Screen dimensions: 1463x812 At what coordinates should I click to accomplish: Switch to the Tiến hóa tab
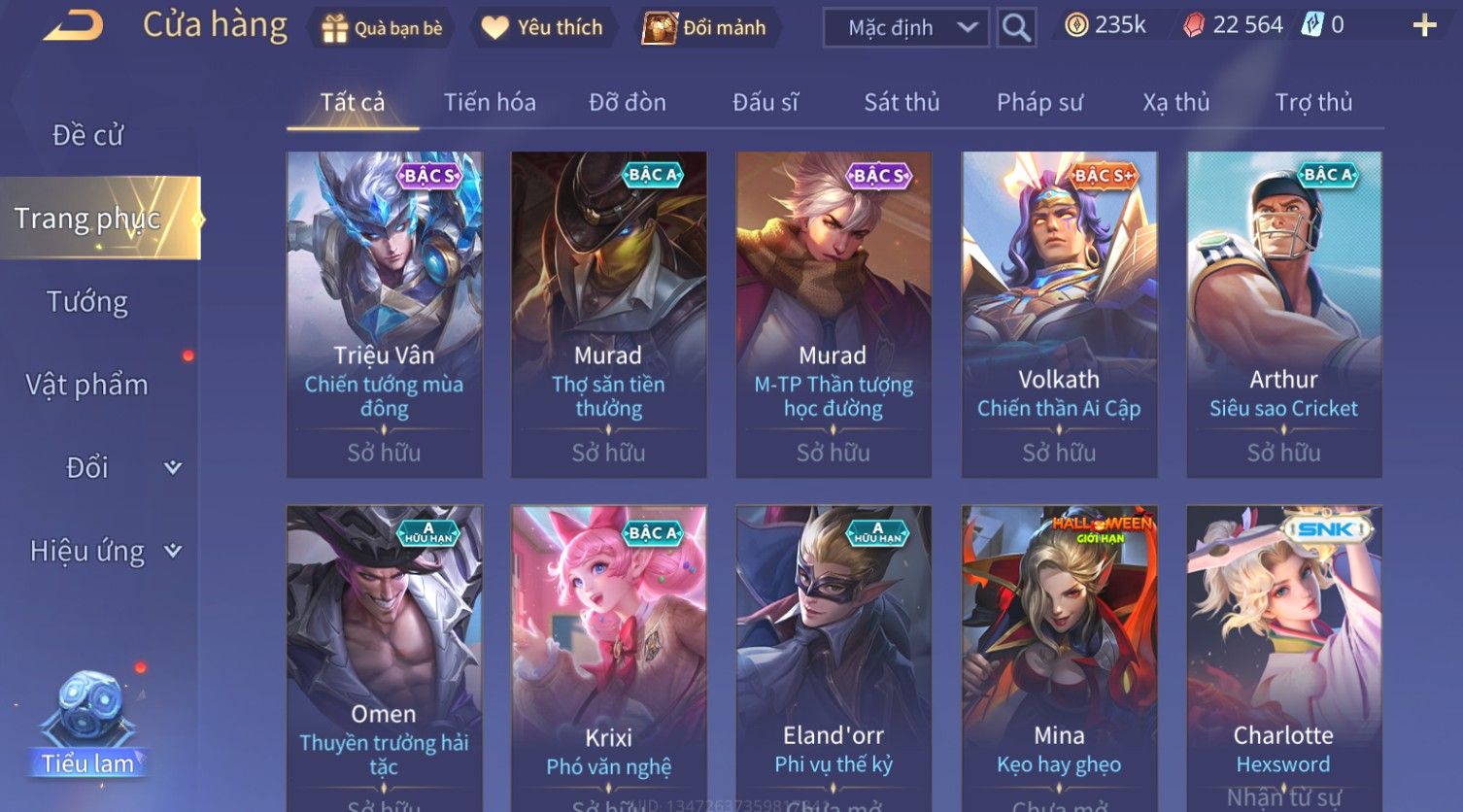(x=490, y=102)
